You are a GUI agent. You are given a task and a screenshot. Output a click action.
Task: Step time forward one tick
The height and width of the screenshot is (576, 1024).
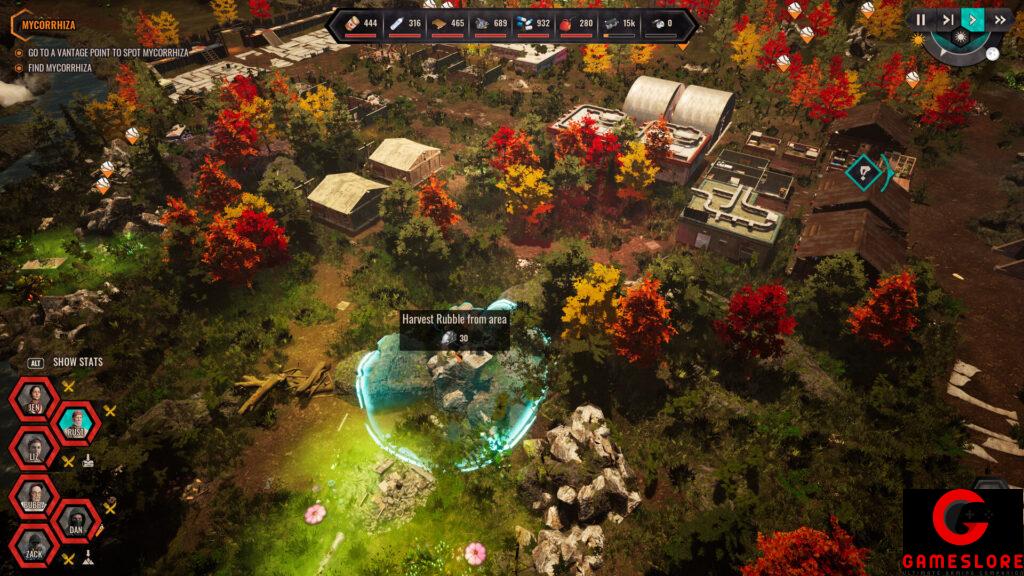coord(947,19)
